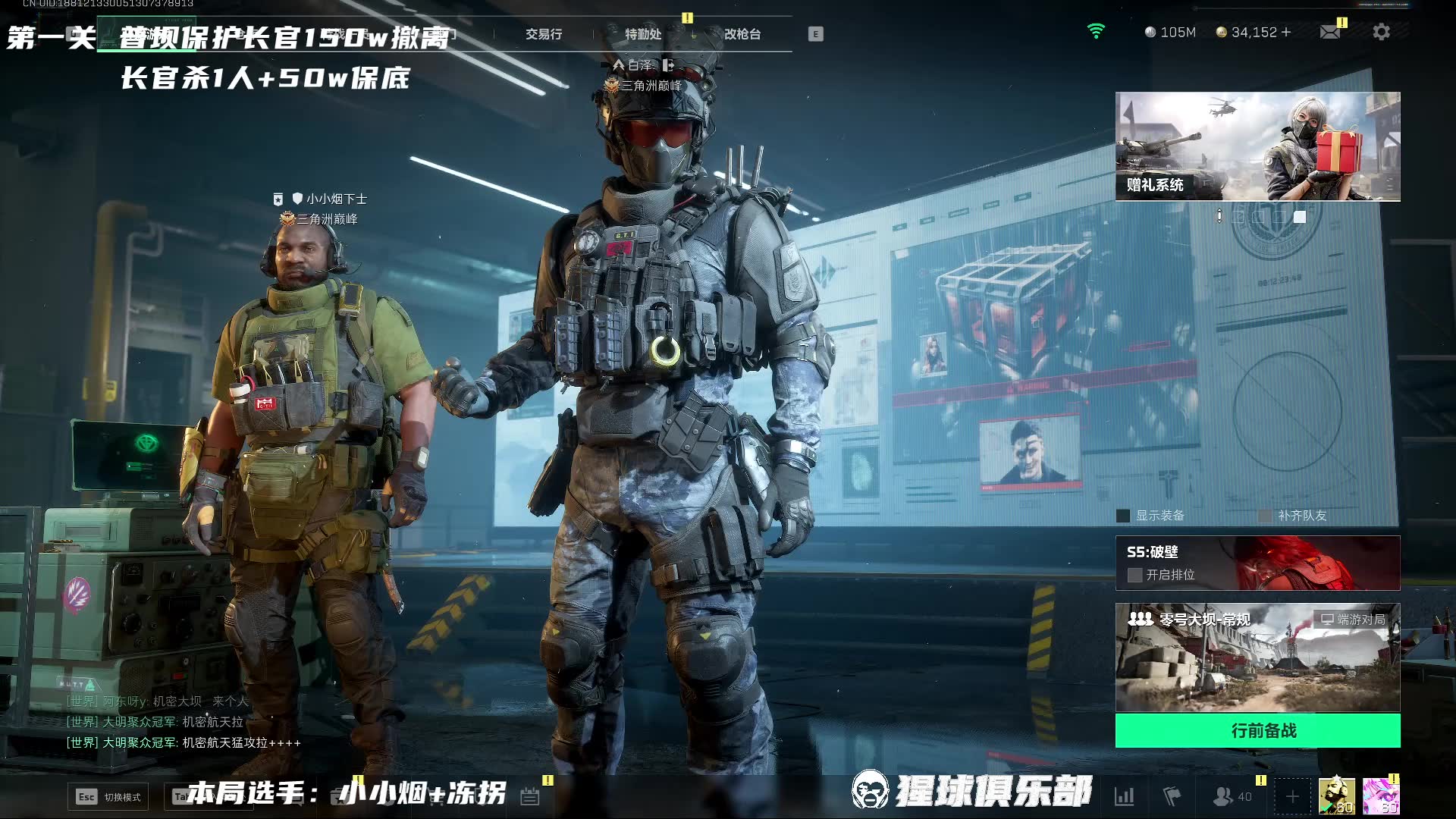Screen dimensions: 1456x819
Task: Open the flag icon in bottom bar
Action: pyautogui.click(x=1172, y=796)
